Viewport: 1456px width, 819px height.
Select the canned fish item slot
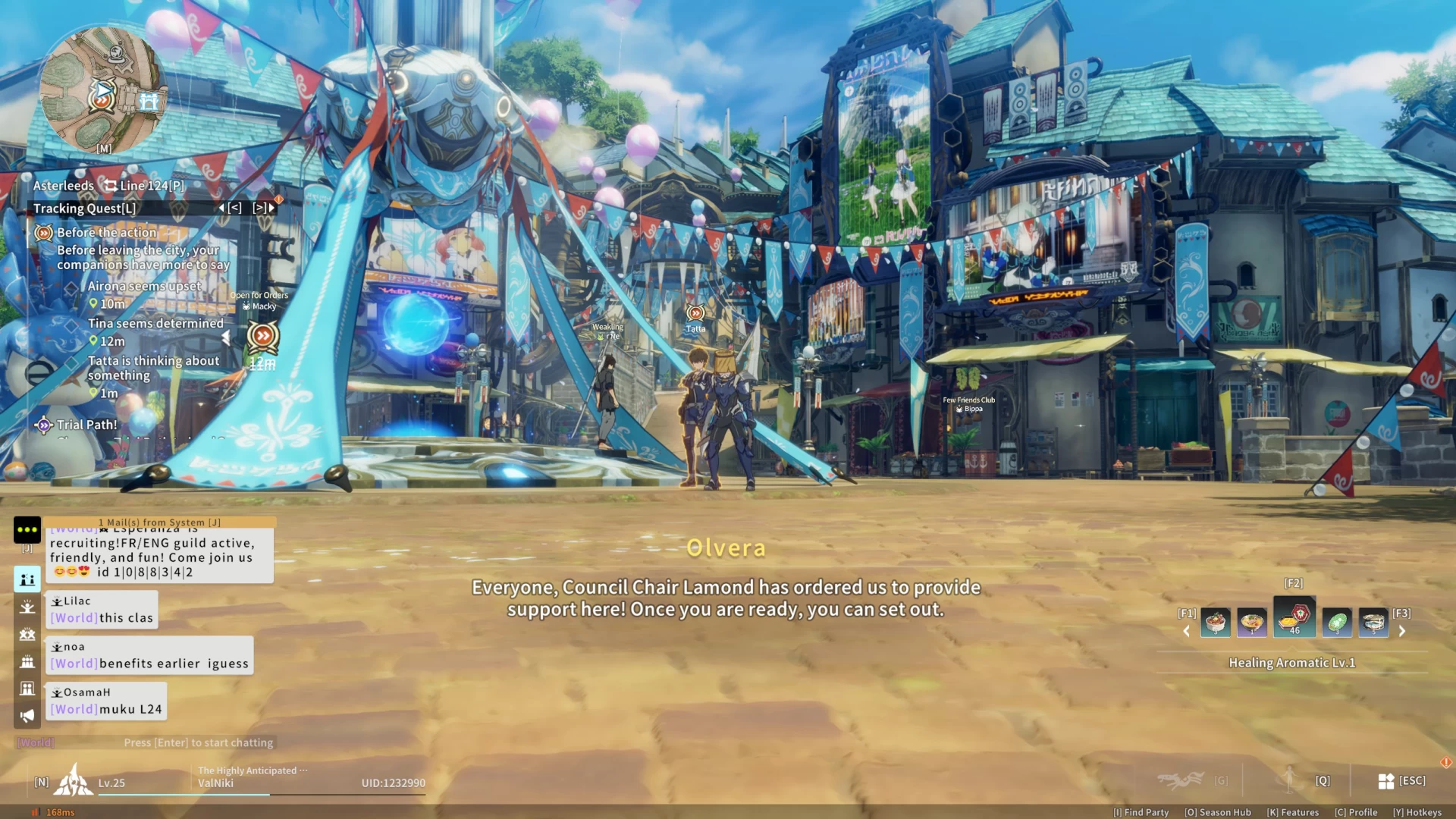[1373, 623]
